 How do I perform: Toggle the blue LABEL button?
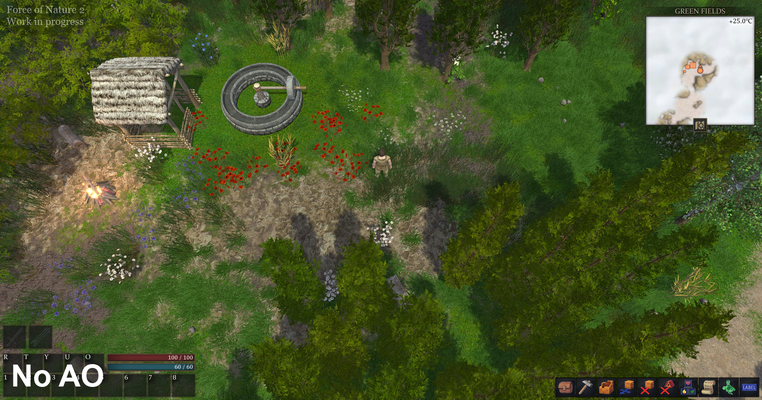pyautogui.click(x=749, y=387)
